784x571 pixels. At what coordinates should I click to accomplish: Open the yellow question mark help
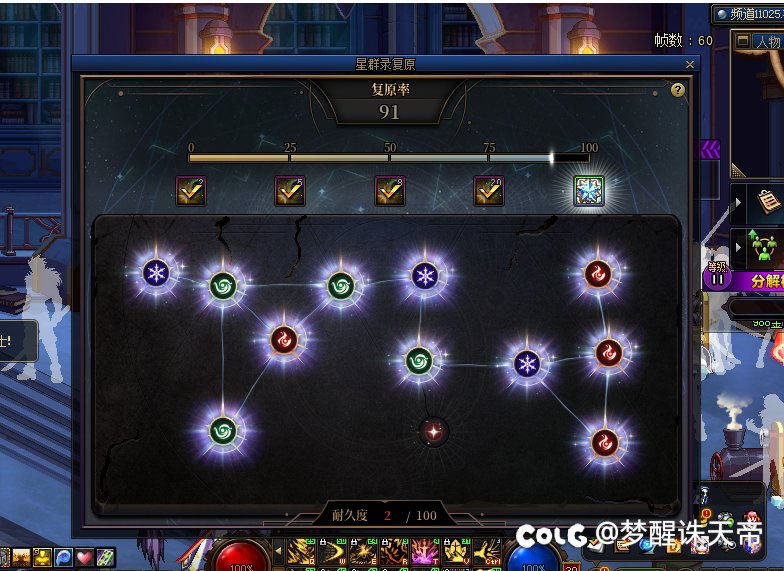[x=678, y=90]
